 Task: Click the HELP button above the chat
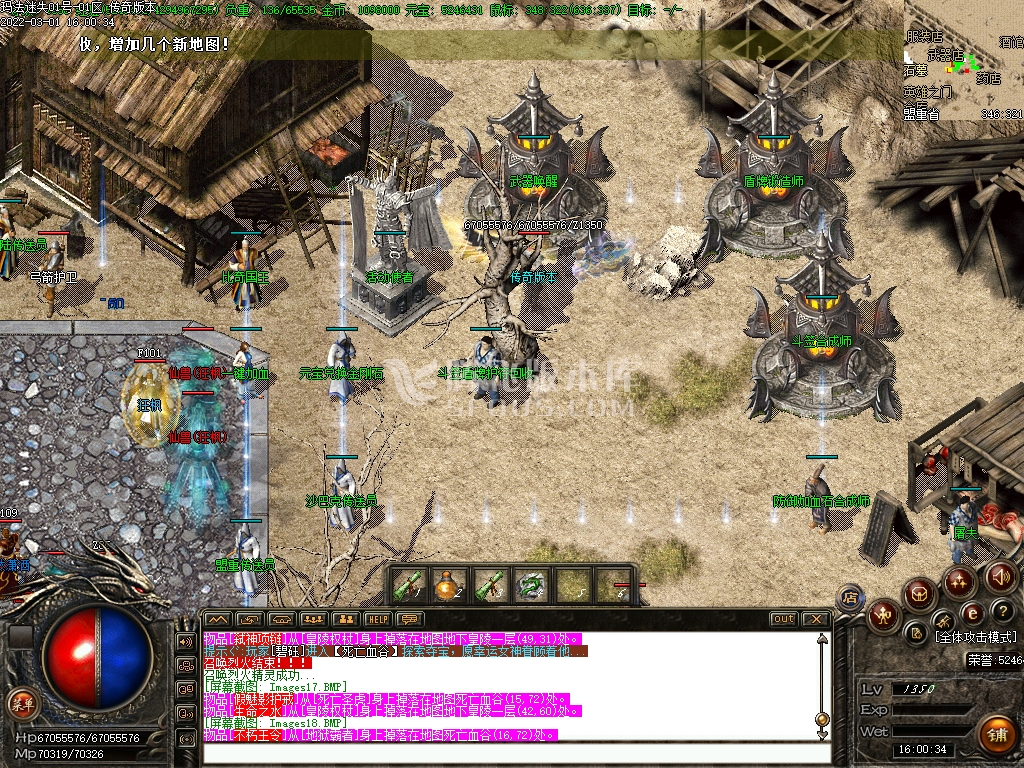pyautogui.click(x=377, y=619)
